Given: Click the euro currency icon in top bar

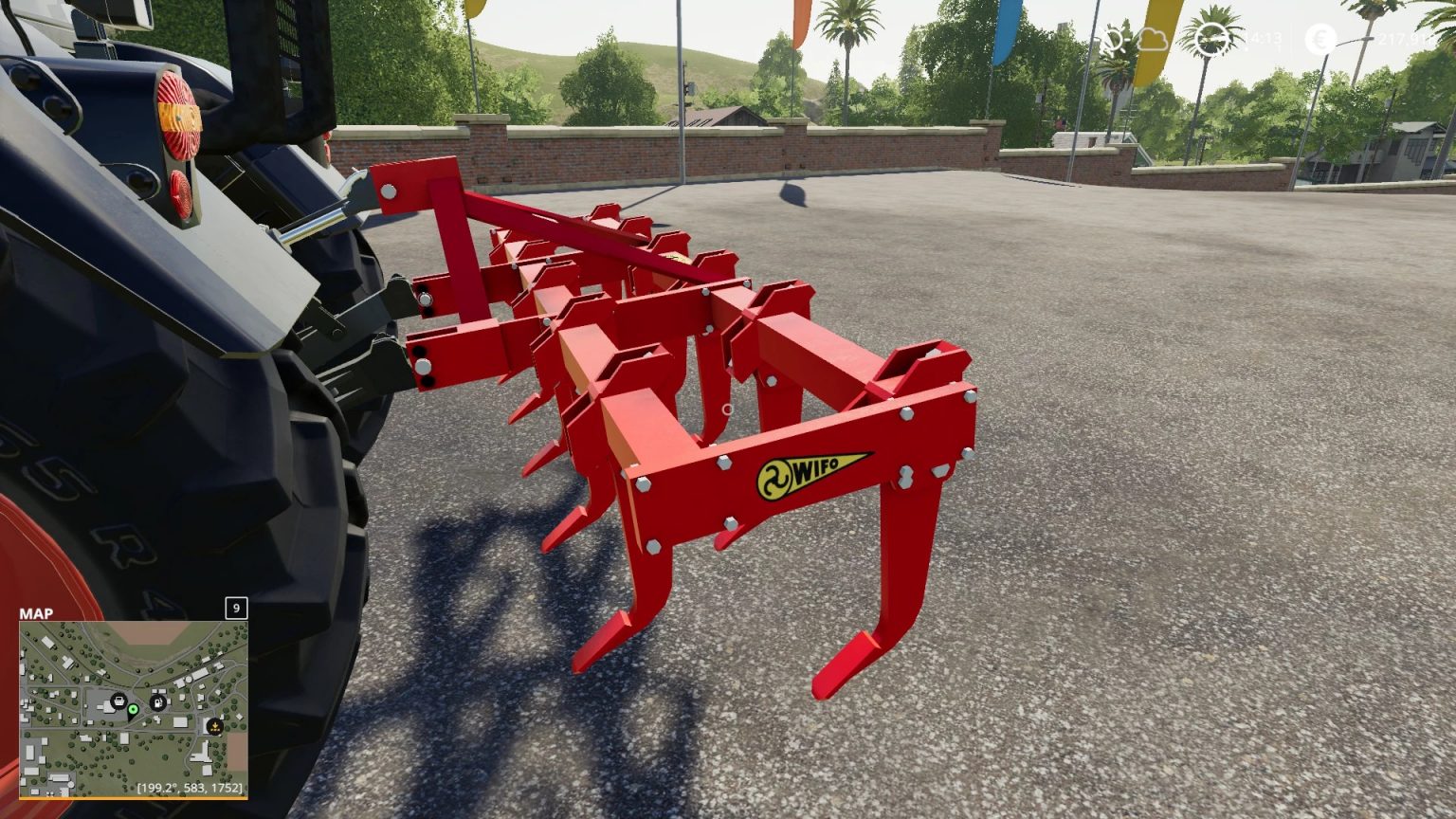Looking at the screenshot, I should point(1319,40).
